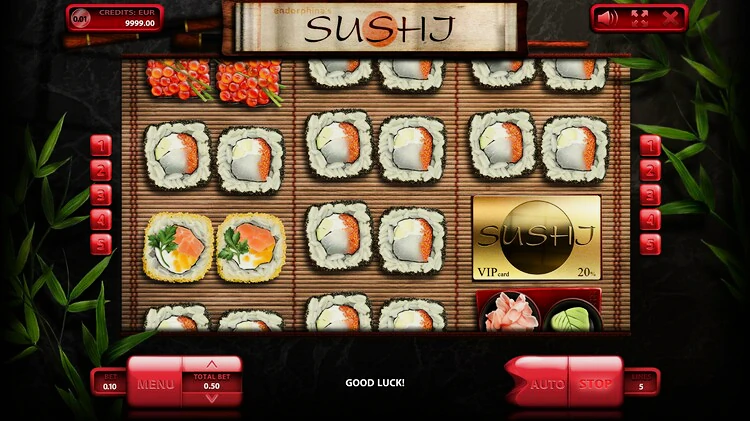
Task: Increase total bet with the up arrow
Action: [x=211, y=364]
